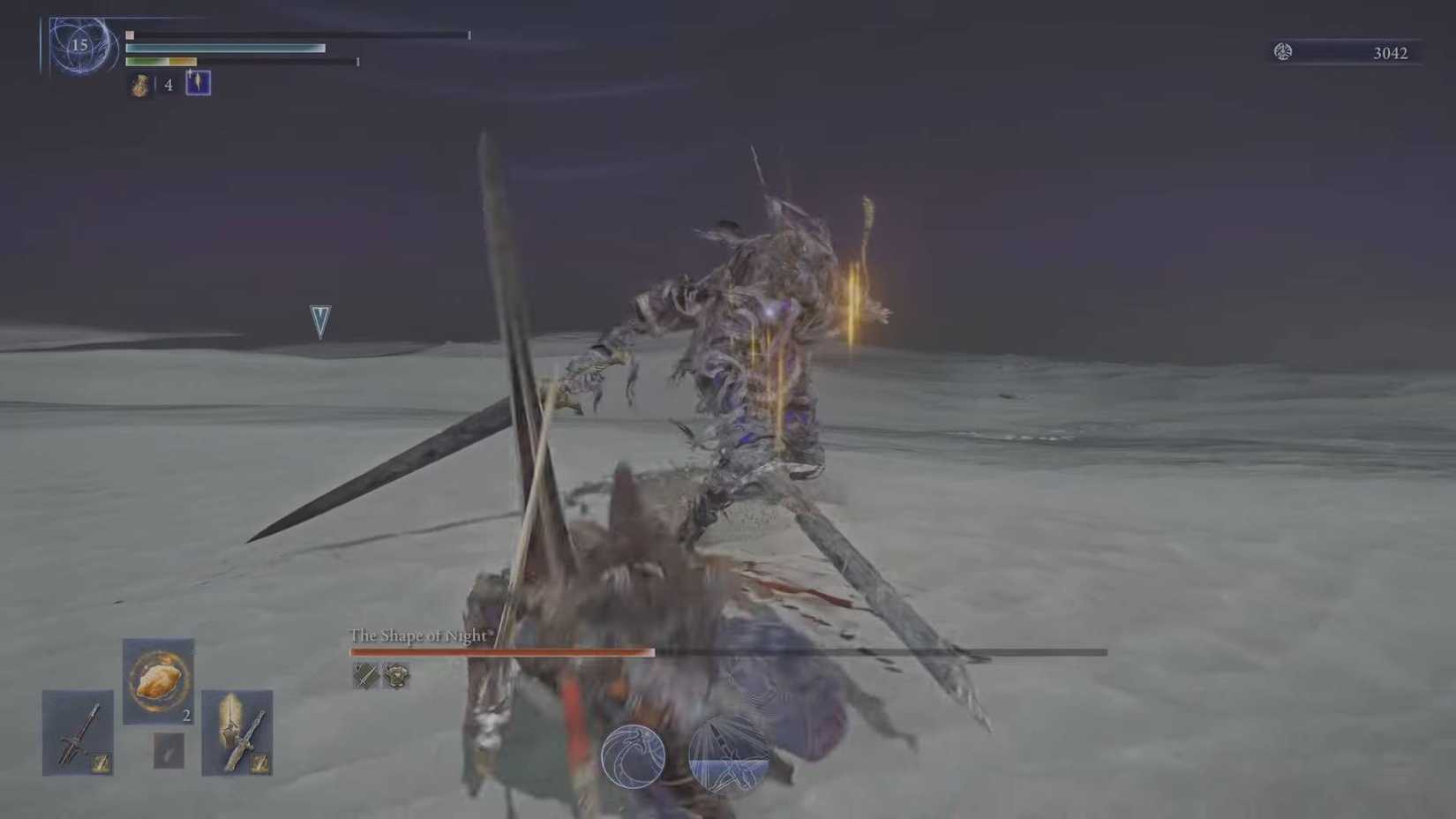Select the crimson flask icon
1456x819 pixels.
click(139, 85)
